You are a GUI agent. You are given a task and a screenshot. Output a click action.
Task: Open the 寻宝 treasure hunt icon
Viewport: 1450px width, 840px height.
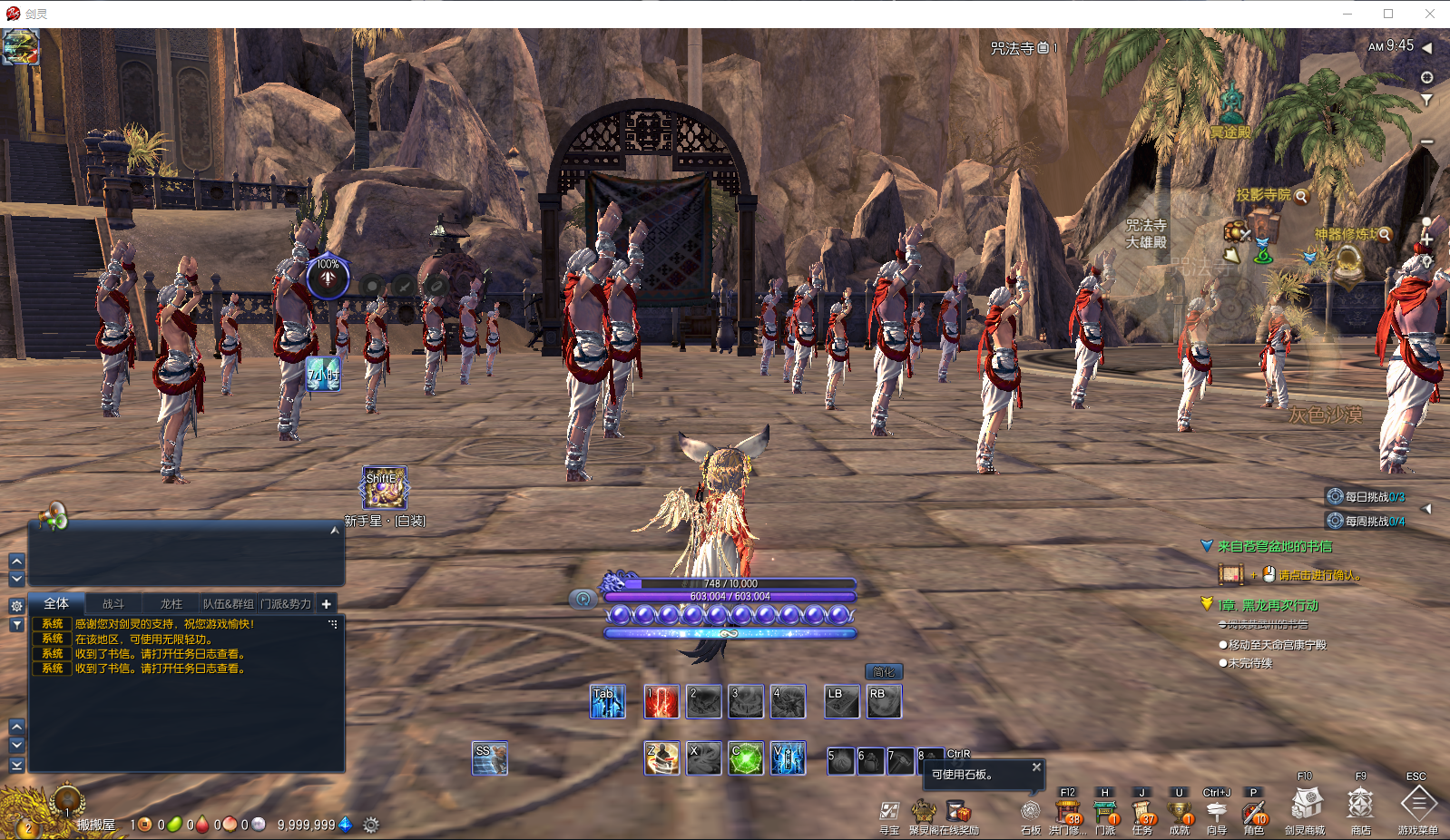tap(889, 812)
